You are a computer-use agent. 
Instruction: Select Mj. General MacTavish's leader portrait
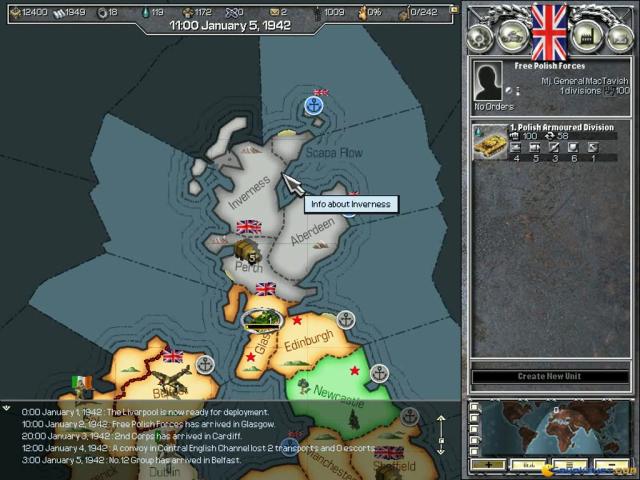tap(487, 82)
